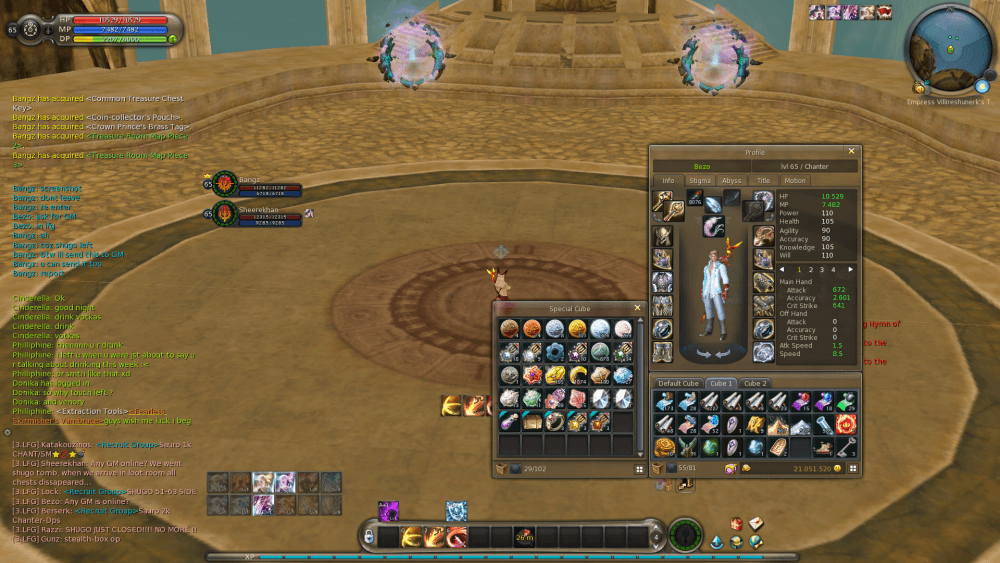Click the golden crescent item in Special Cube
Image resolution: width=1000 pixels, height=563 pixels.
(576, 376)
